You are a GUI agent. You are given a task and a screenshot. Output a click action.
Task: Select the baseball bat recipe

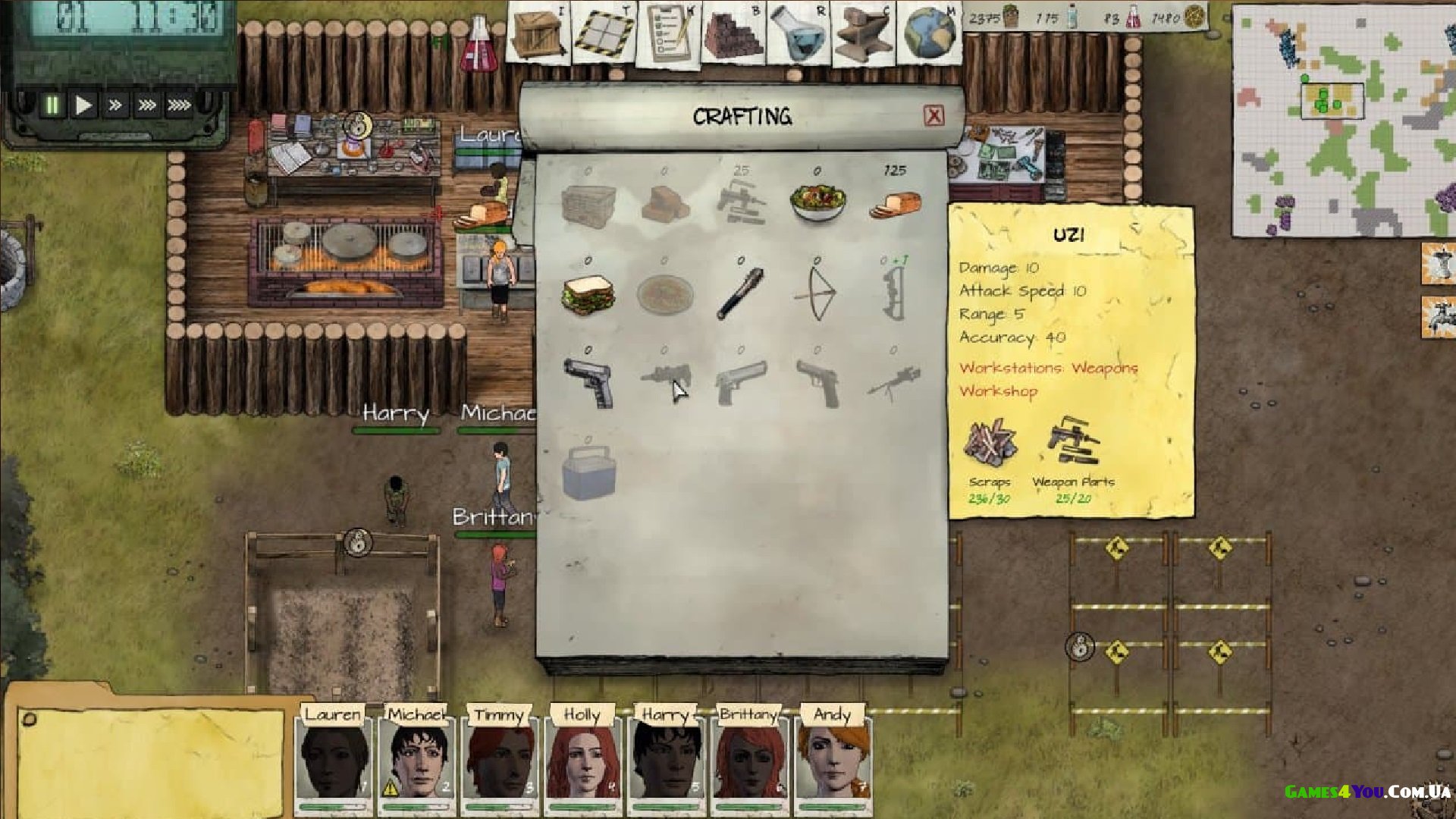pyautogui.click(x=740, y=293)
